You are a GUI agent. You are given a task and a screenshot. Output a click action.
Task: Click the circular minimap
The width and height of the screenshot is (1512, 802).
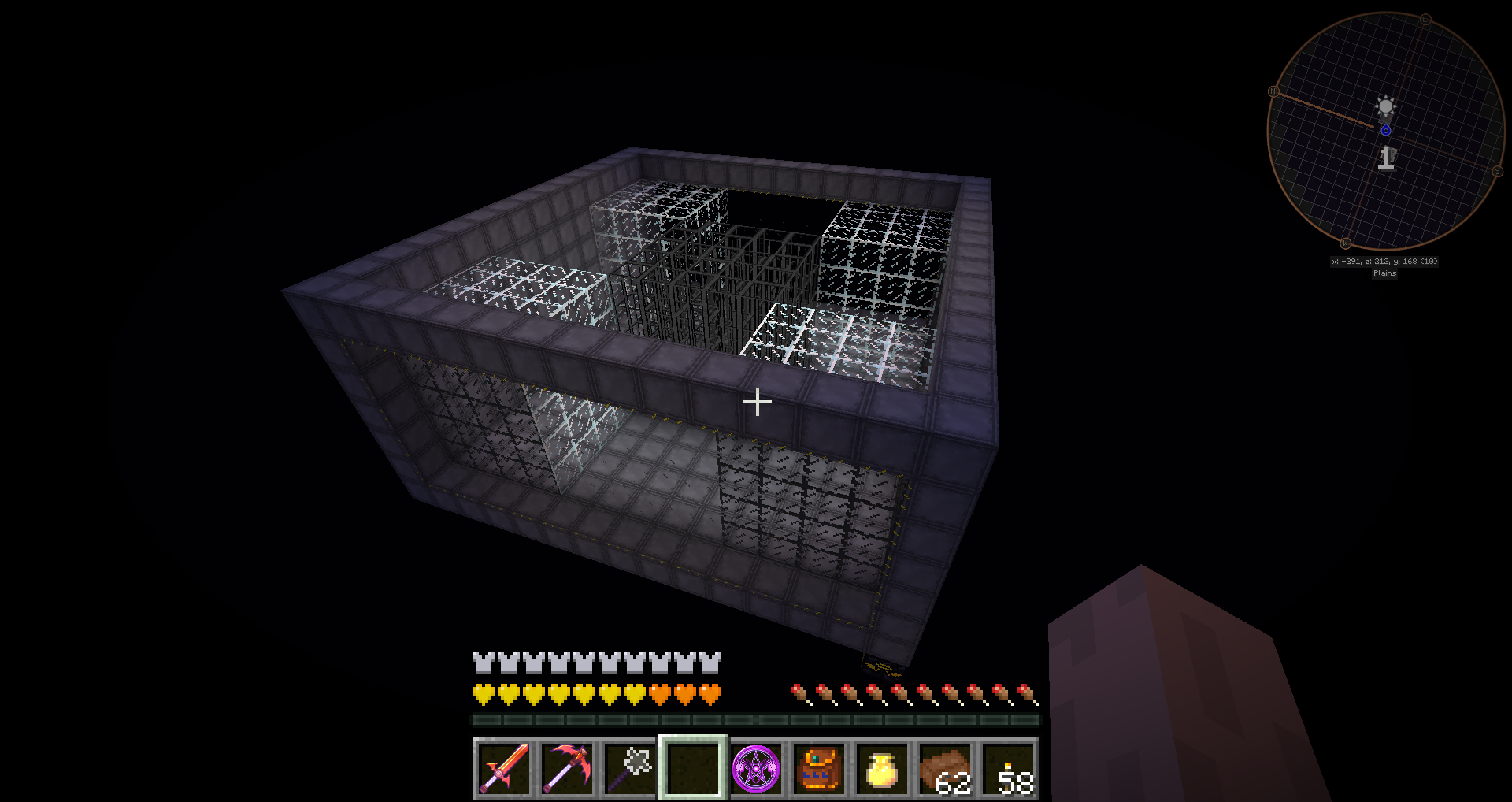point(1385,131)
